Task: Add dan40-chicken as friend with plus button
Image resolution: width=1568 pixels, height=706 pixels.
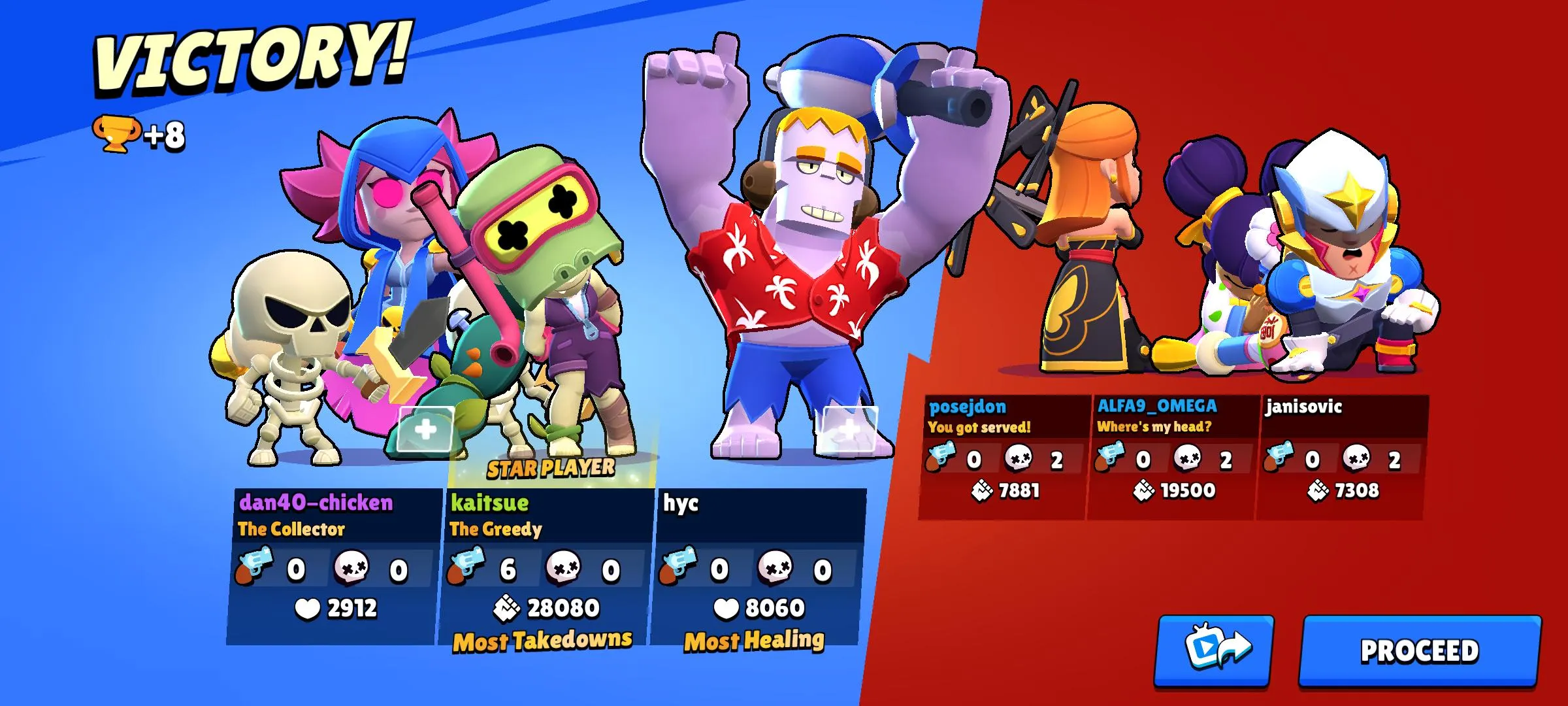Action: tap(425, 429)
